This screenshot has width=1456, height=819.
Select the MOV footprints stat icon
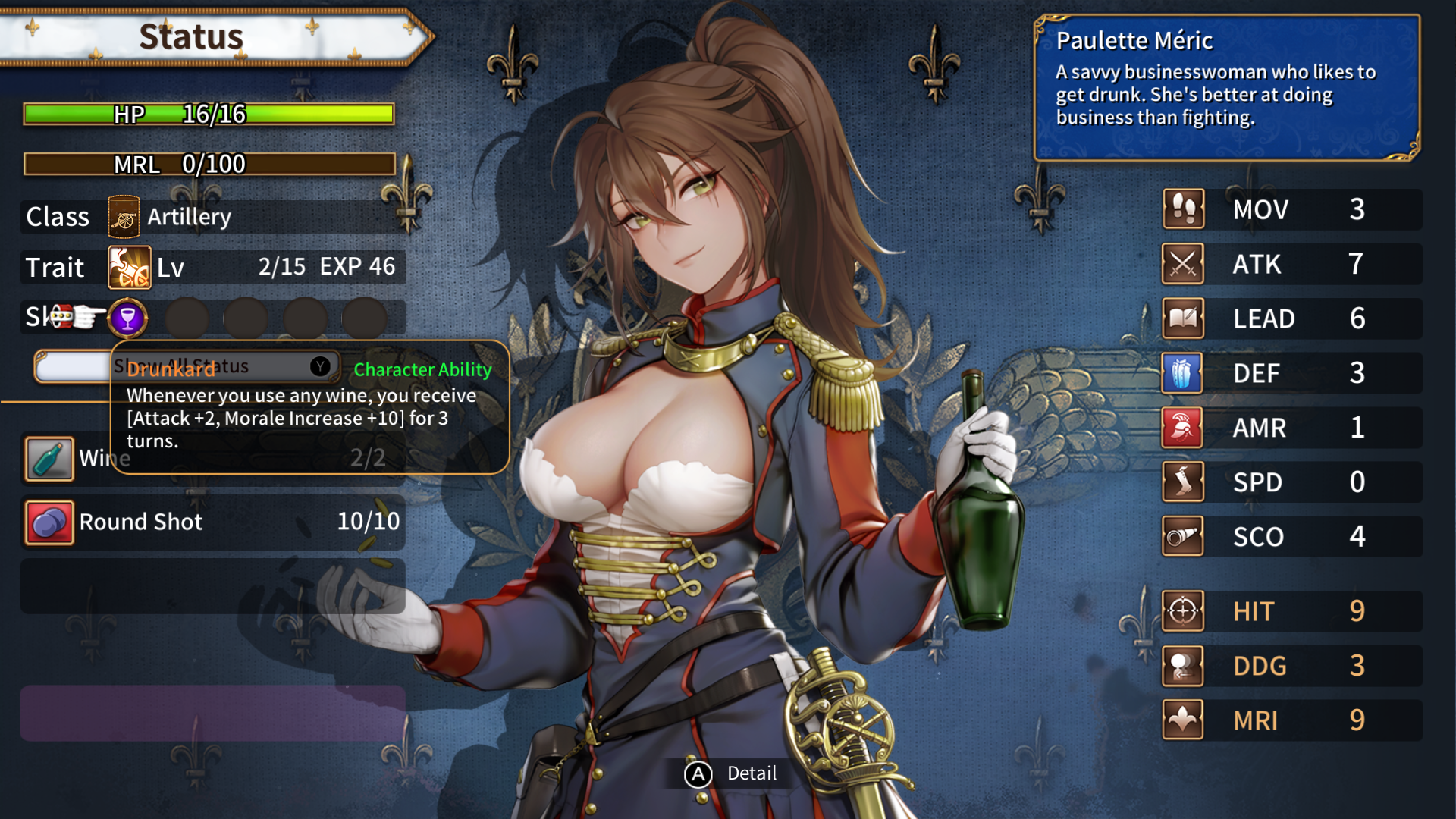click(x=1183, y=209)
